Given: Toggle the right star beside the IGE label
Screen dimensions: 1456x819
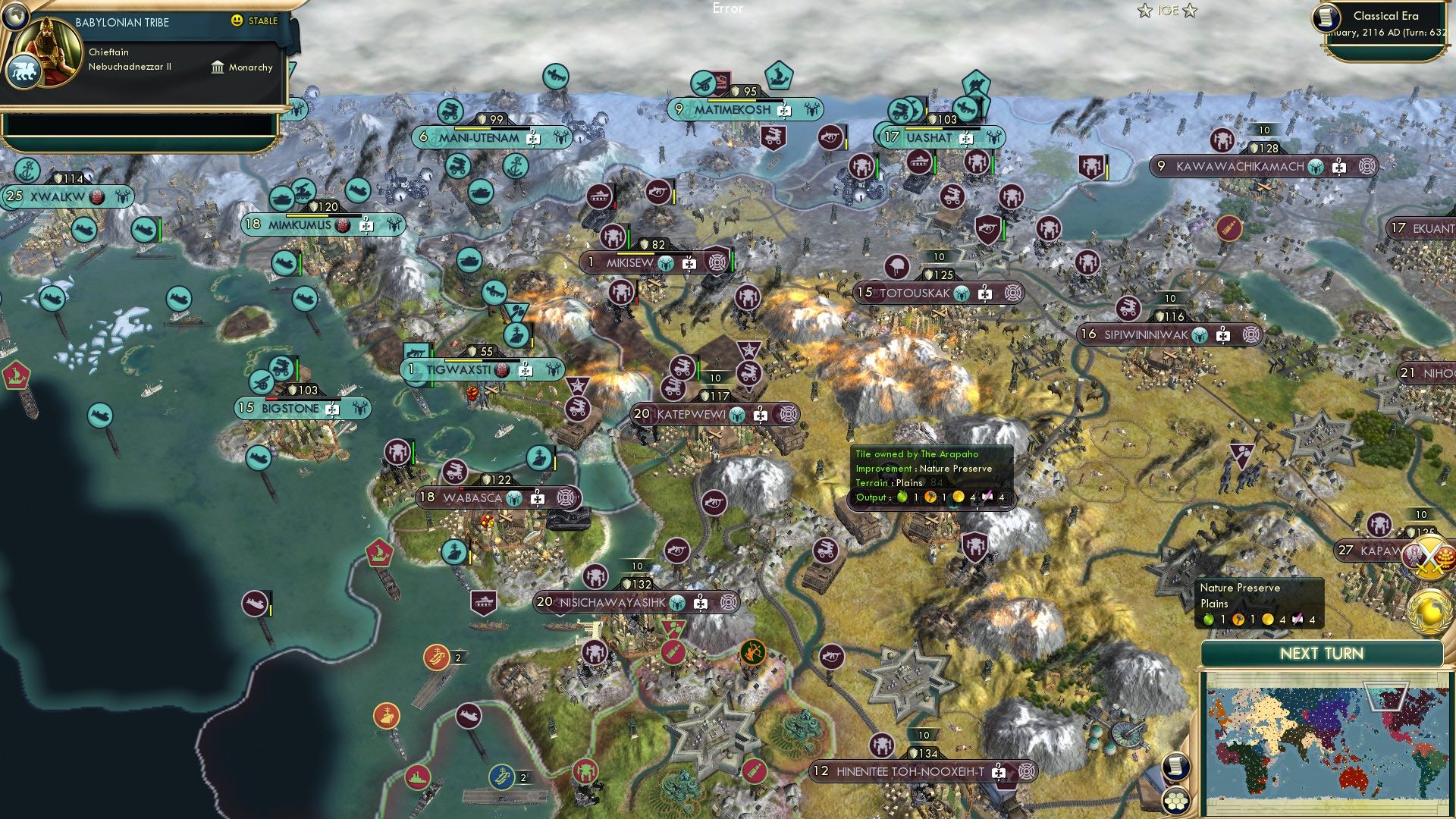Looking at the screenshot, I should [1192, 11].
